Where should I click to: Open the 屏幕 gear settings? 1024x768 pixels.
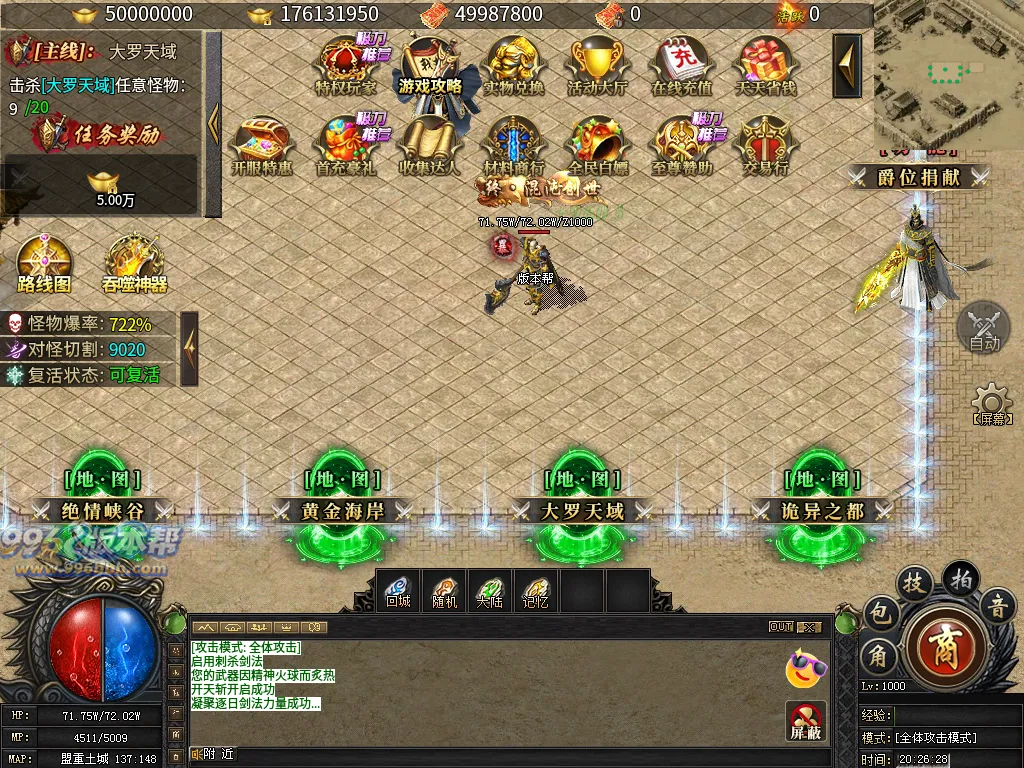click(989, 404)
